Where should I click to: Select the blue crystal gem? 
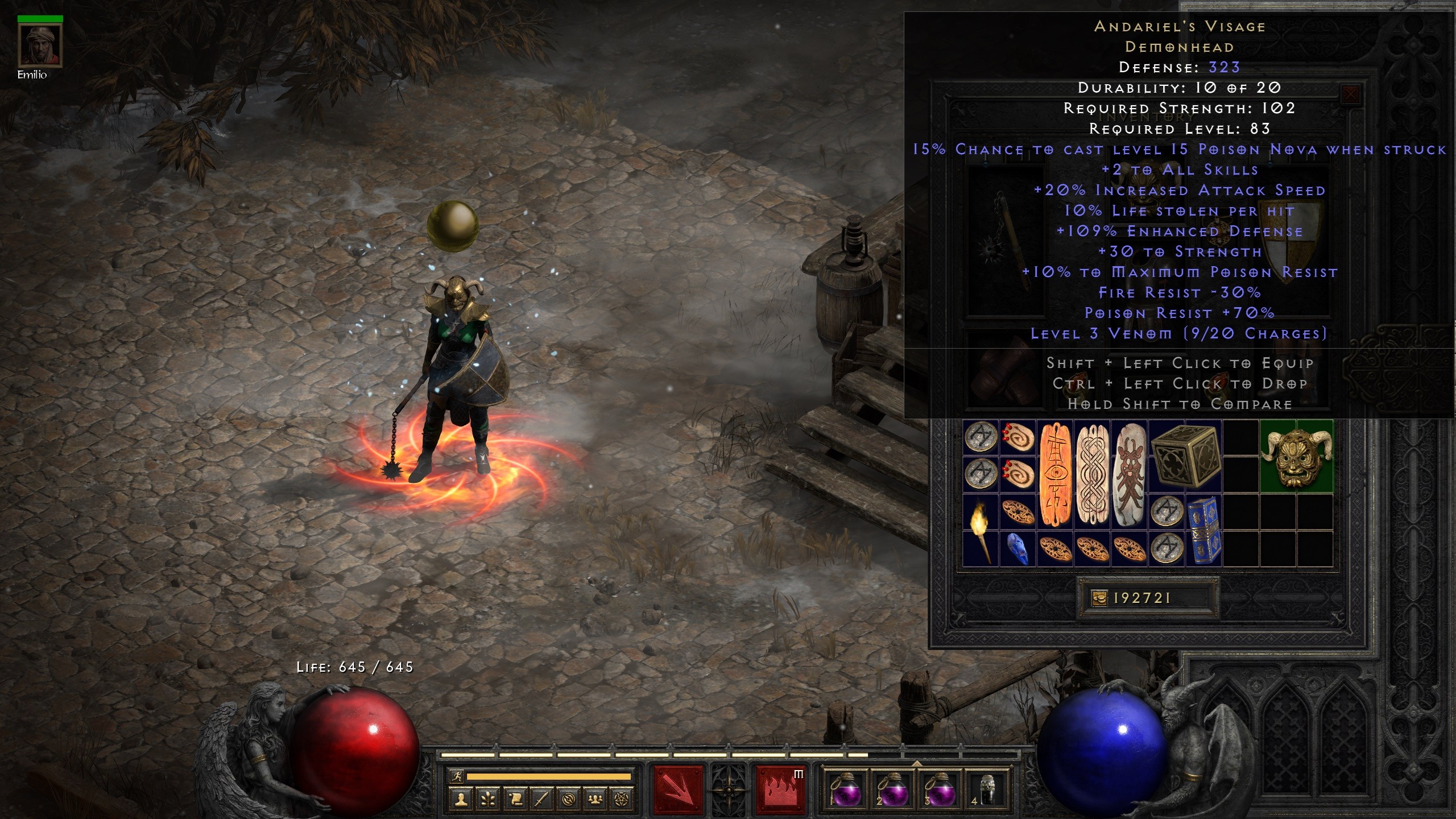click(x=1017, y=549)
